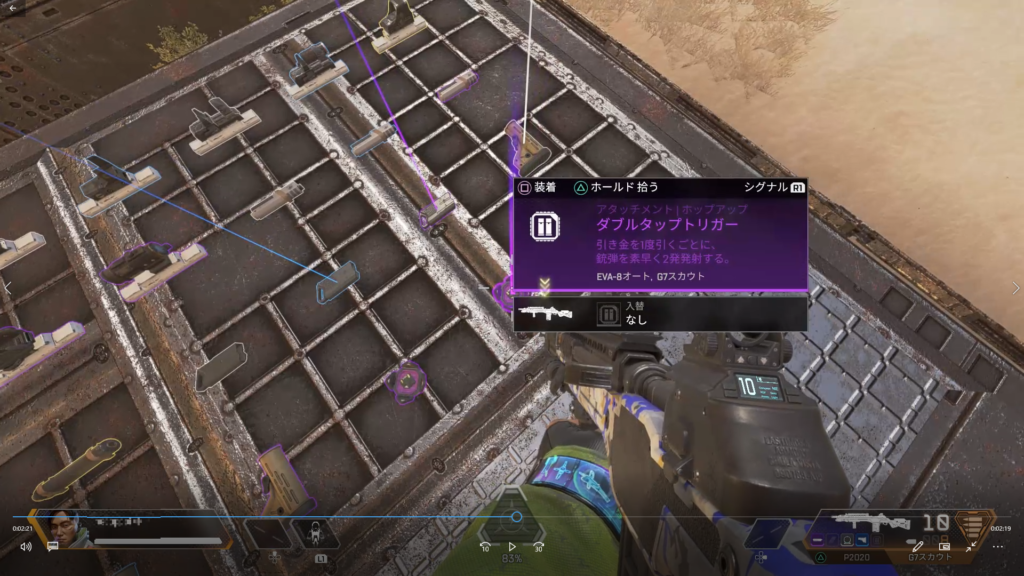Click the empty hop-up swap slot
The width and height of the screenshot is (1024, 576).
[x=607, y=315]
